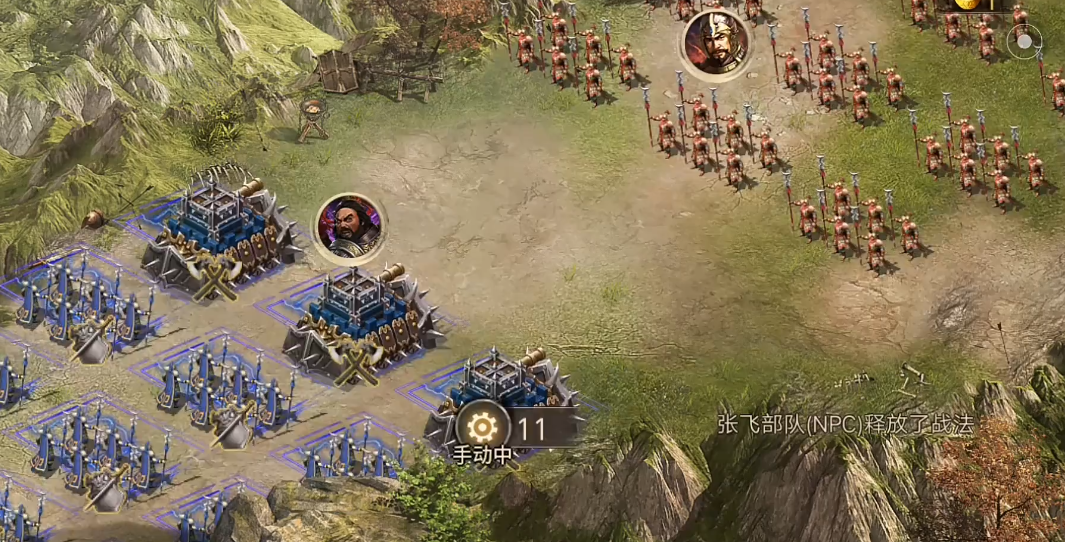Screen dimensions: 1065x542
Task: Click the gold coin icon
Action: [965, 4]
